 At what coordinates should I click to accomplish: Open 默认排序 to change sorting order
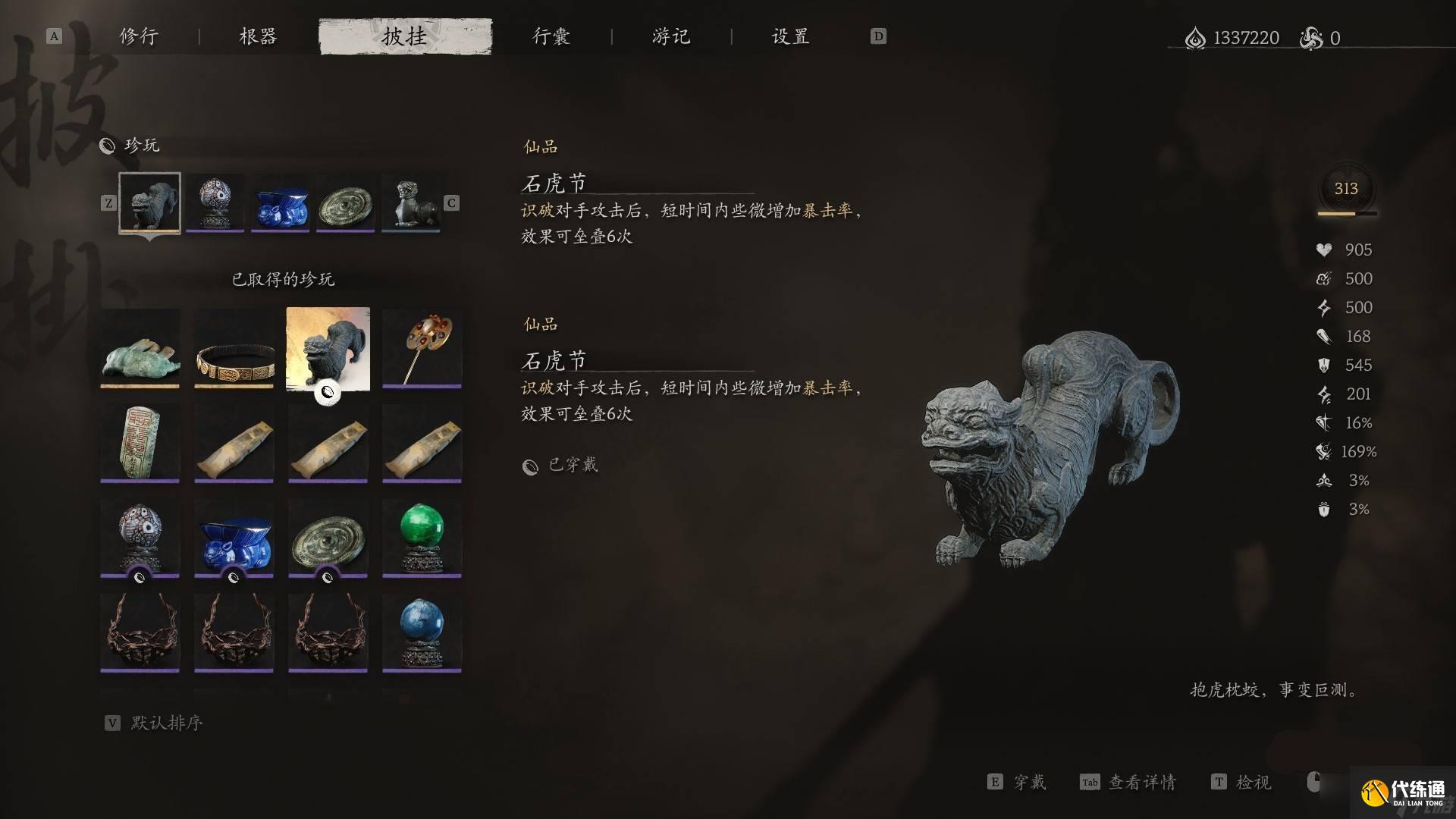pyautogui.click(x=168, y=723)
